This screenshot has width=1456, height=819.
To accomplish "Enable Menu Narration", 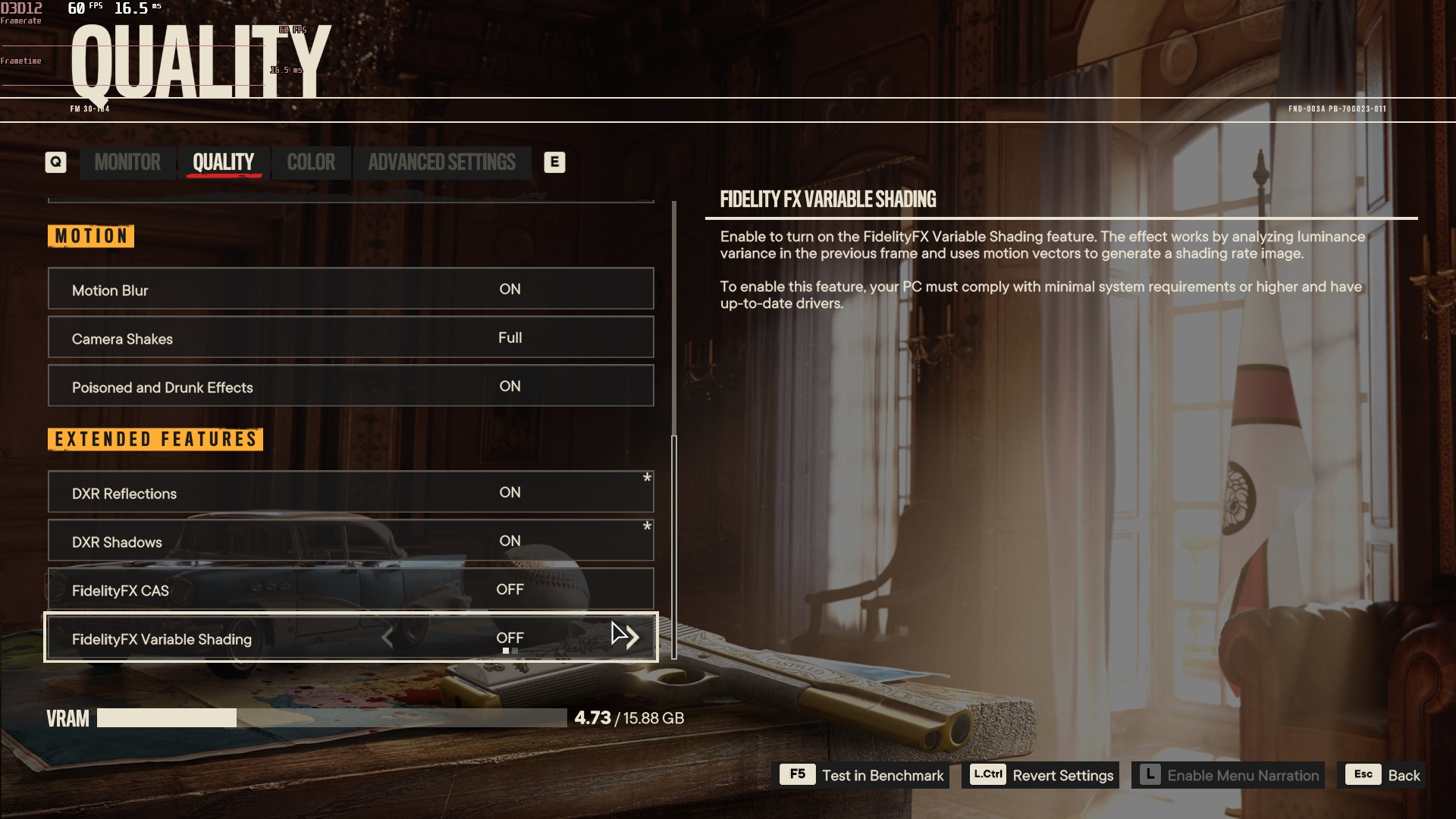I will [1228, 775].
